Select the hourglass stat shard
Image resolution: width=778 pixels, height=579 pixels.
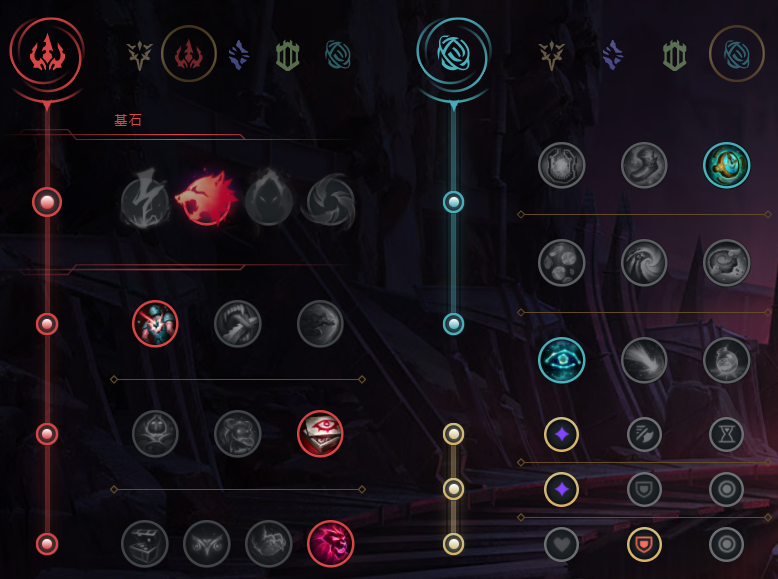726,434
